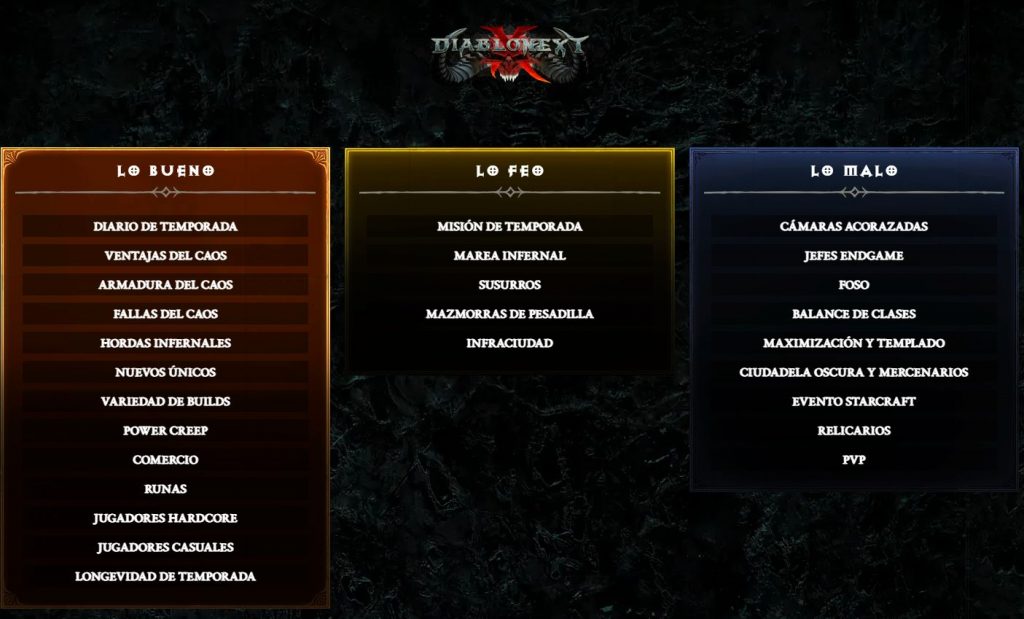This screenshot has height=619, width=1024.
Task: Click the DiabloNext logo
Action: point(510,52)
